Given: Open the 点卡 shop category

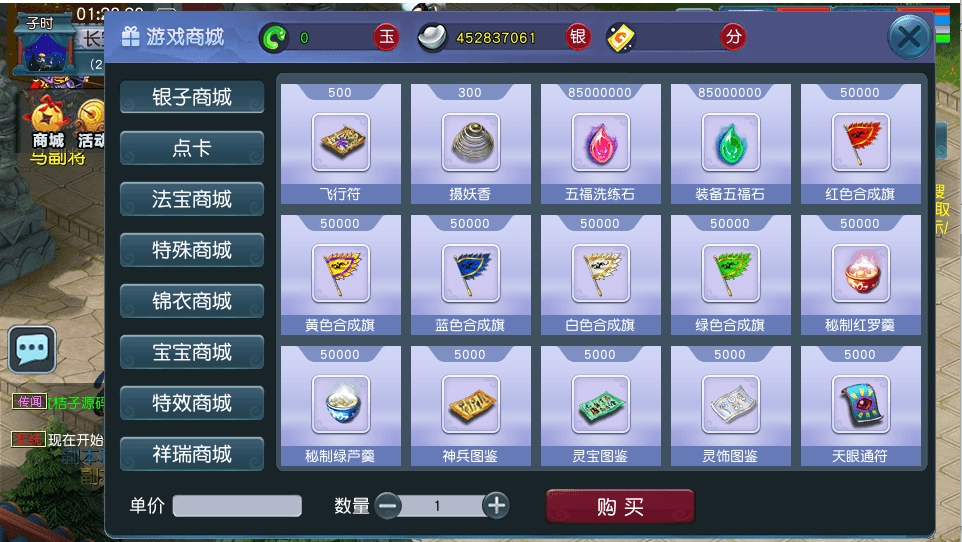Looking at the screenshot, I should 192,148.
